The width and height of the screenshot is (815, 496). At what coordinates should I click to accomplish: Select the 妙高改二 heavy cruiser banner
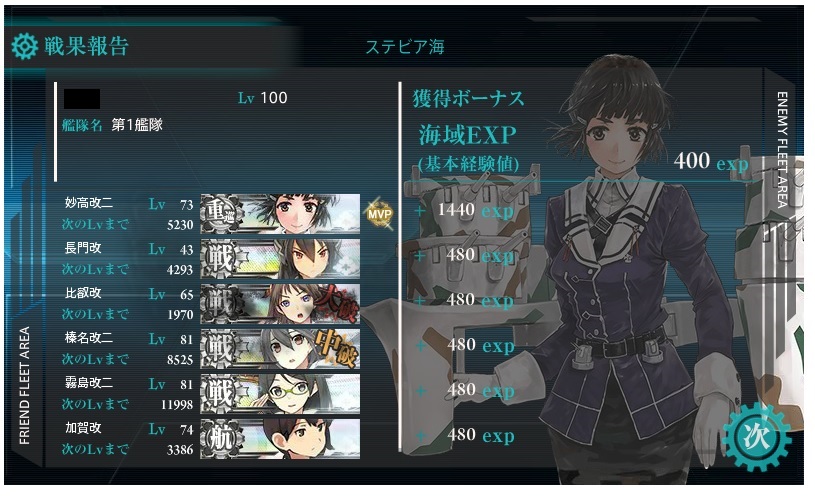click(x=280, y=213)
